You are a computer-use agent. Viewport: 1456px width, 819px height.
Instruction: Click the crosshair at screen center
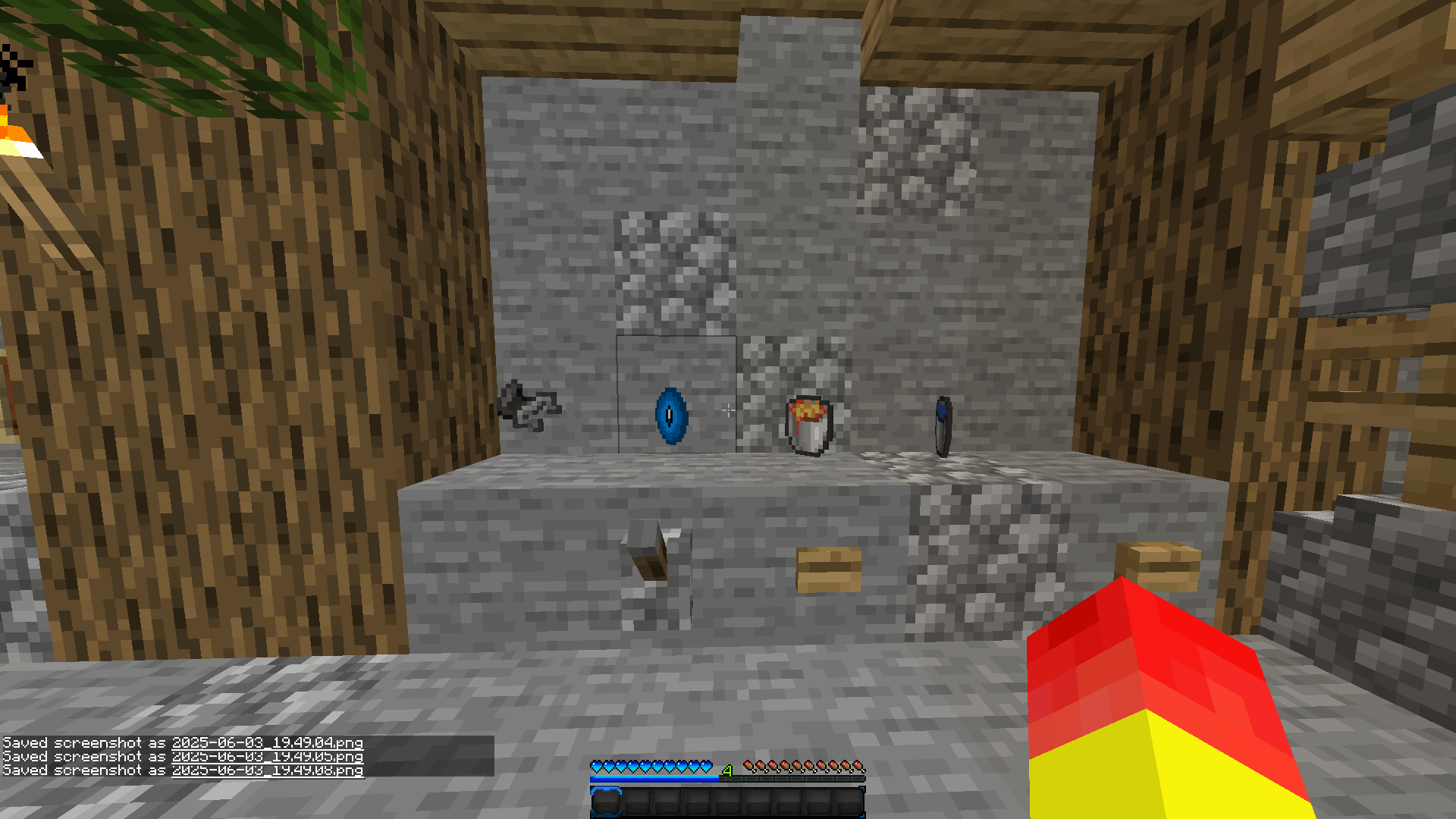coord(728,409)
